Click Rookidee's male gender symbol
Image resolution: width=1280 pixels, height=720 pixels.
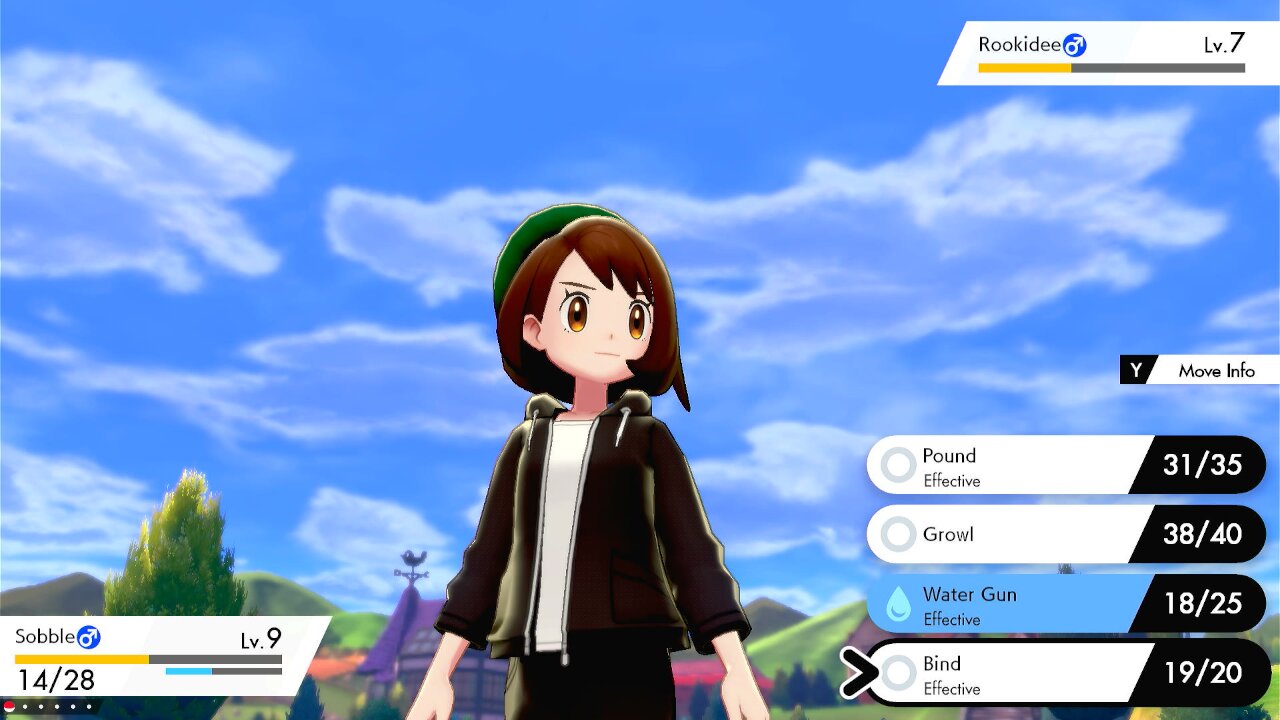click(1075, 45)
